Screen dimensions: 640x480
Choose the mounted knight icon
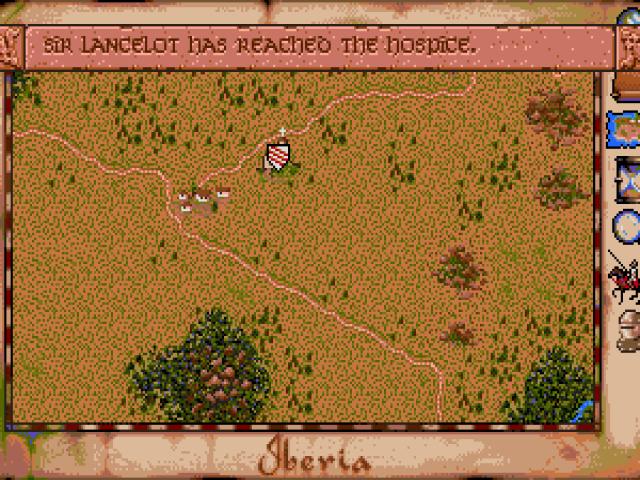pyautogui.click(x=626, y=278)
